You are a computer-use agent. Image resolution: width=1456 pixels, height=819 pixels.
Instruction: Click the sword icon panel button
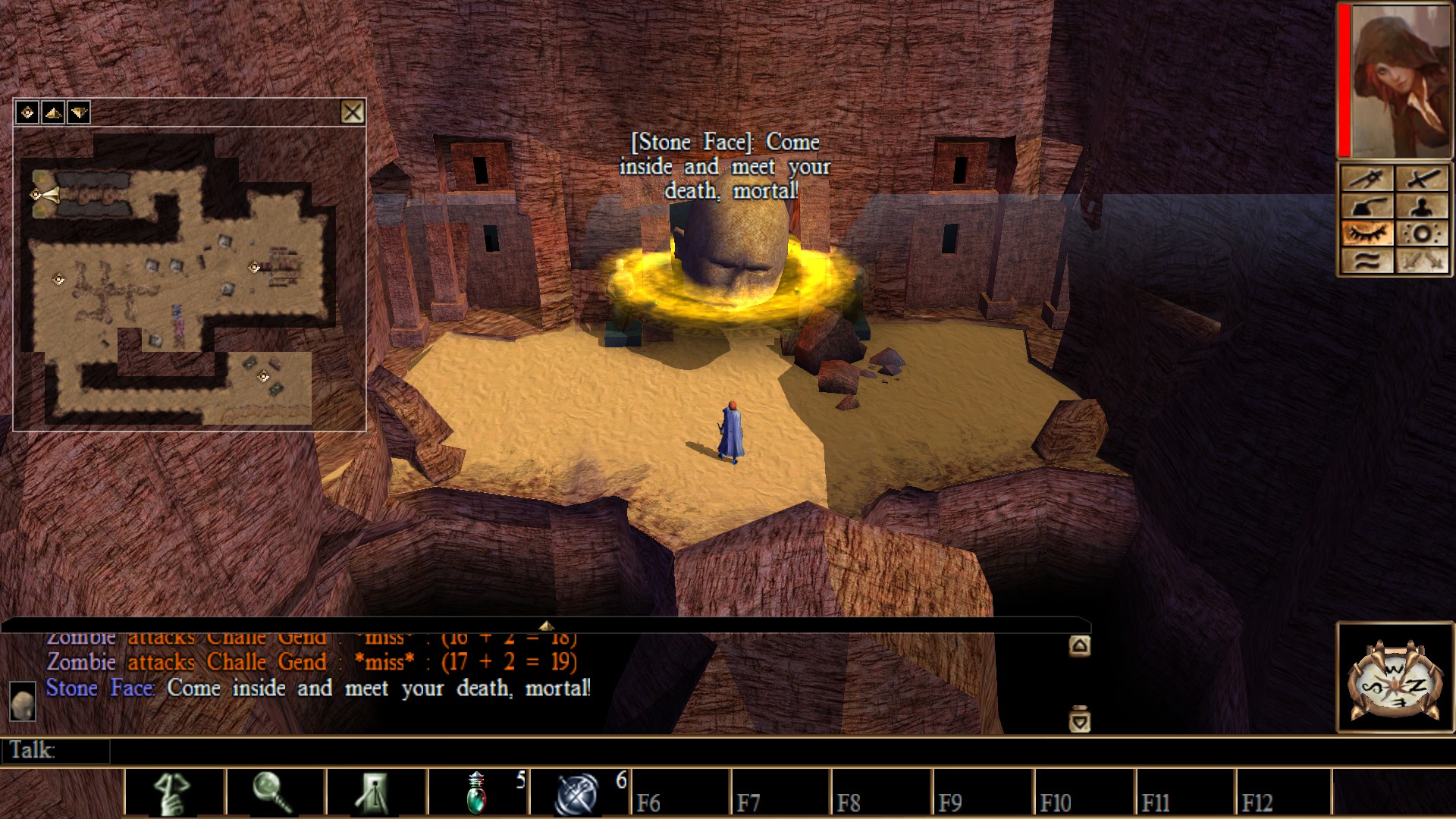[x=1422, y=179]
